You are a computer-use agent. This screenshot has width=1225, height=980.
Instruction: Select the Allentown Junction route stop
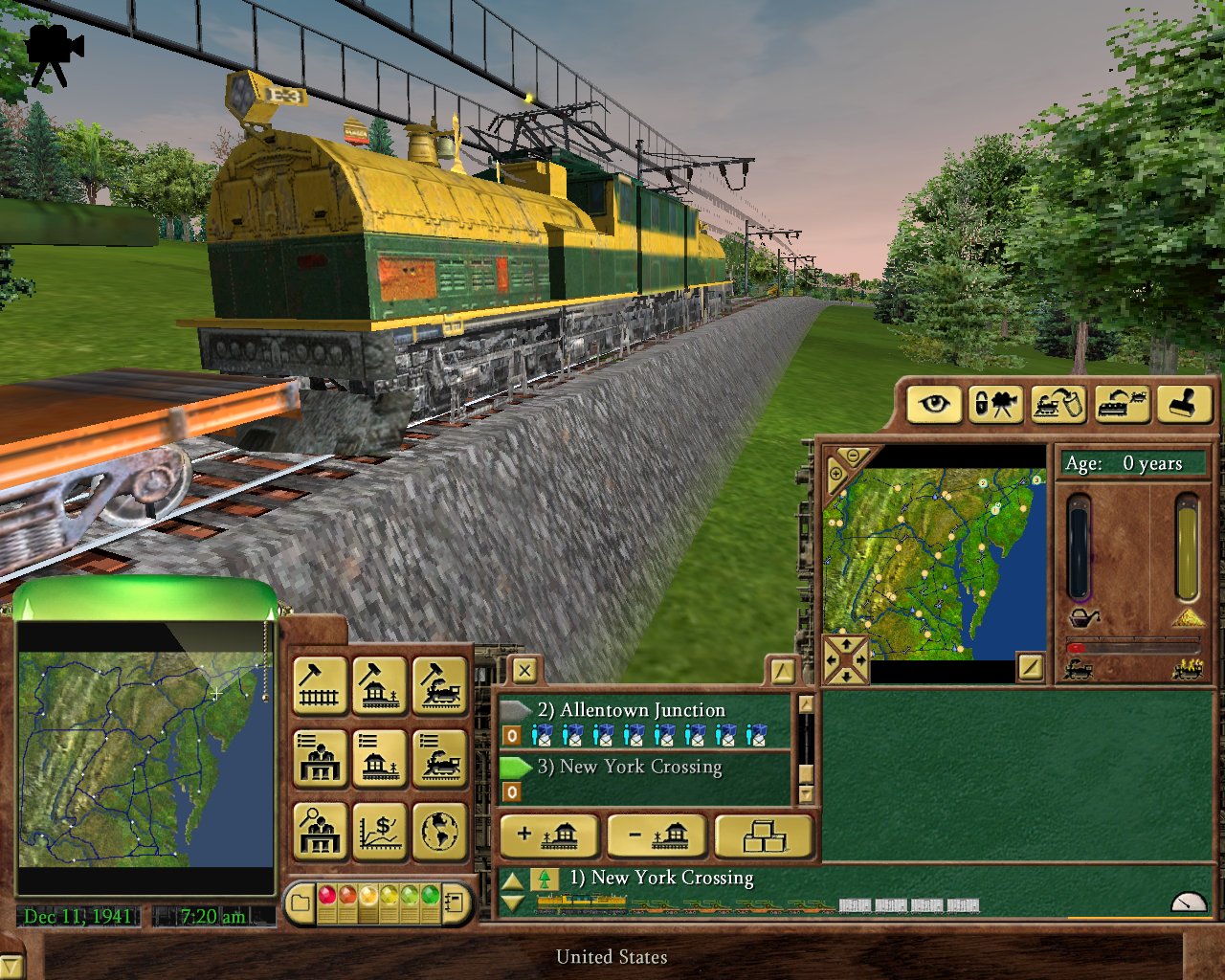tap(642, 710)
